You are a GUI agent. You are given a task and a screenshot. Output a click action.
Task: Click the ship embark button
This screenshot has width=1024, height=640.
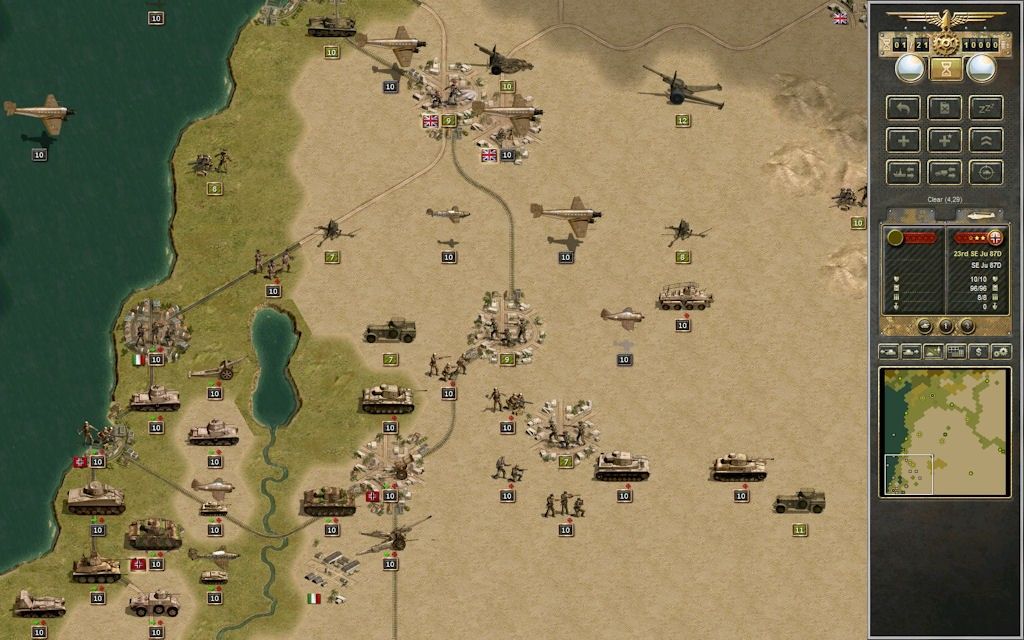click(903, 172)
